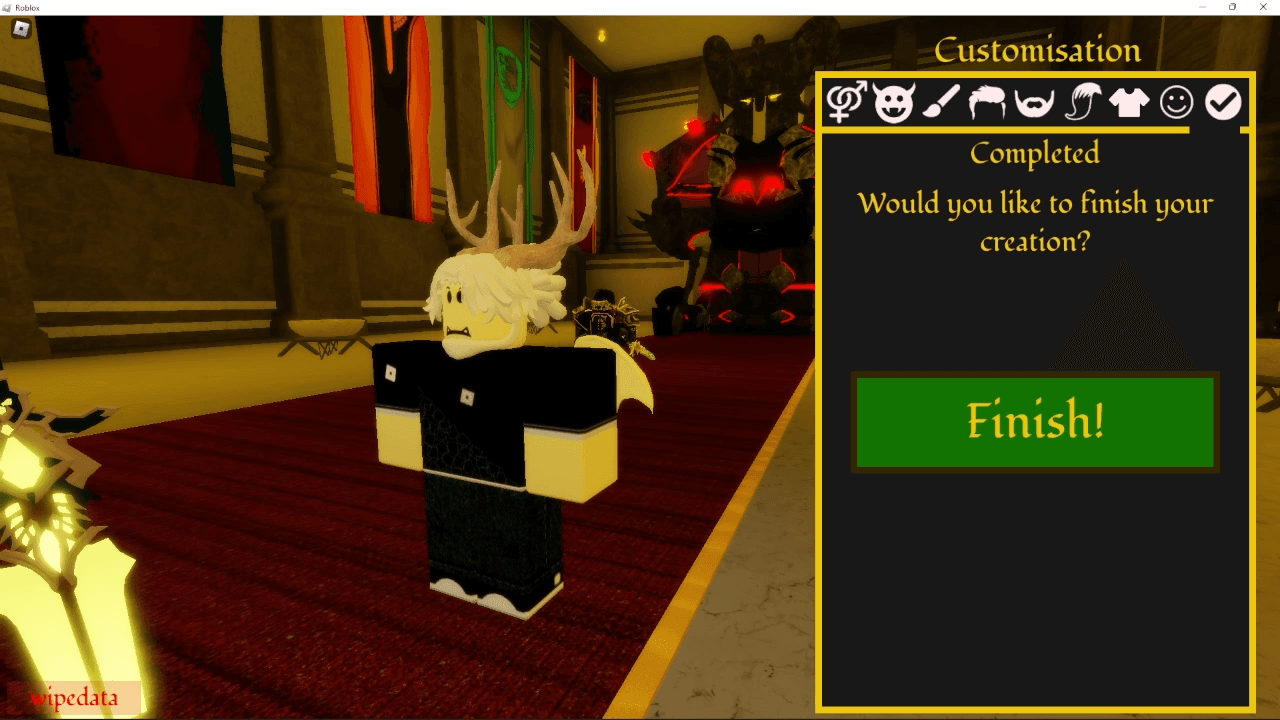Open the tail customization icon
The width and height of the screenshot is (1280, 720).
click(x=1081, y=103)
